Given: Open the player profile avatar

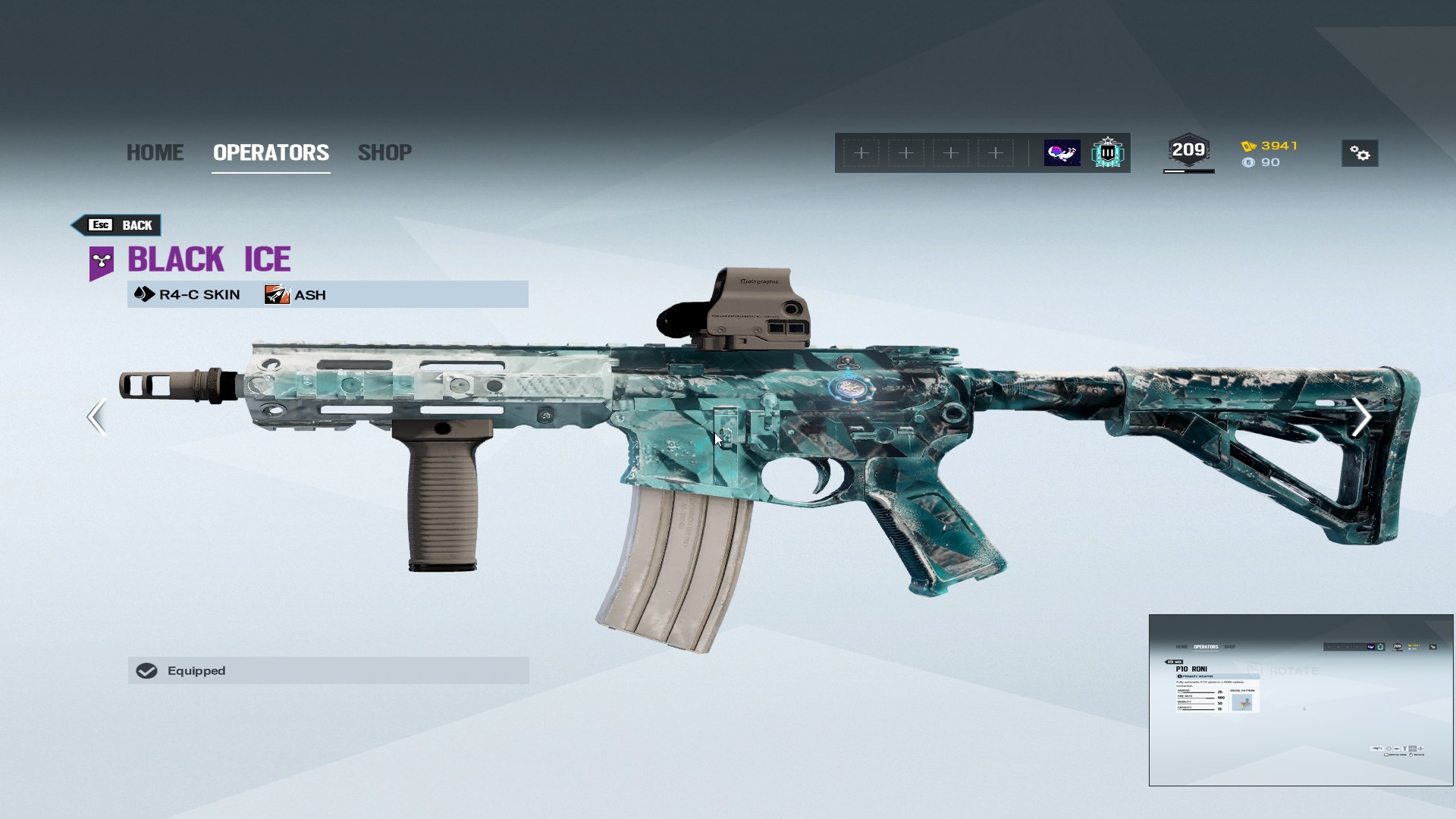Looking at the screenshot, I should click(1062, 153).
